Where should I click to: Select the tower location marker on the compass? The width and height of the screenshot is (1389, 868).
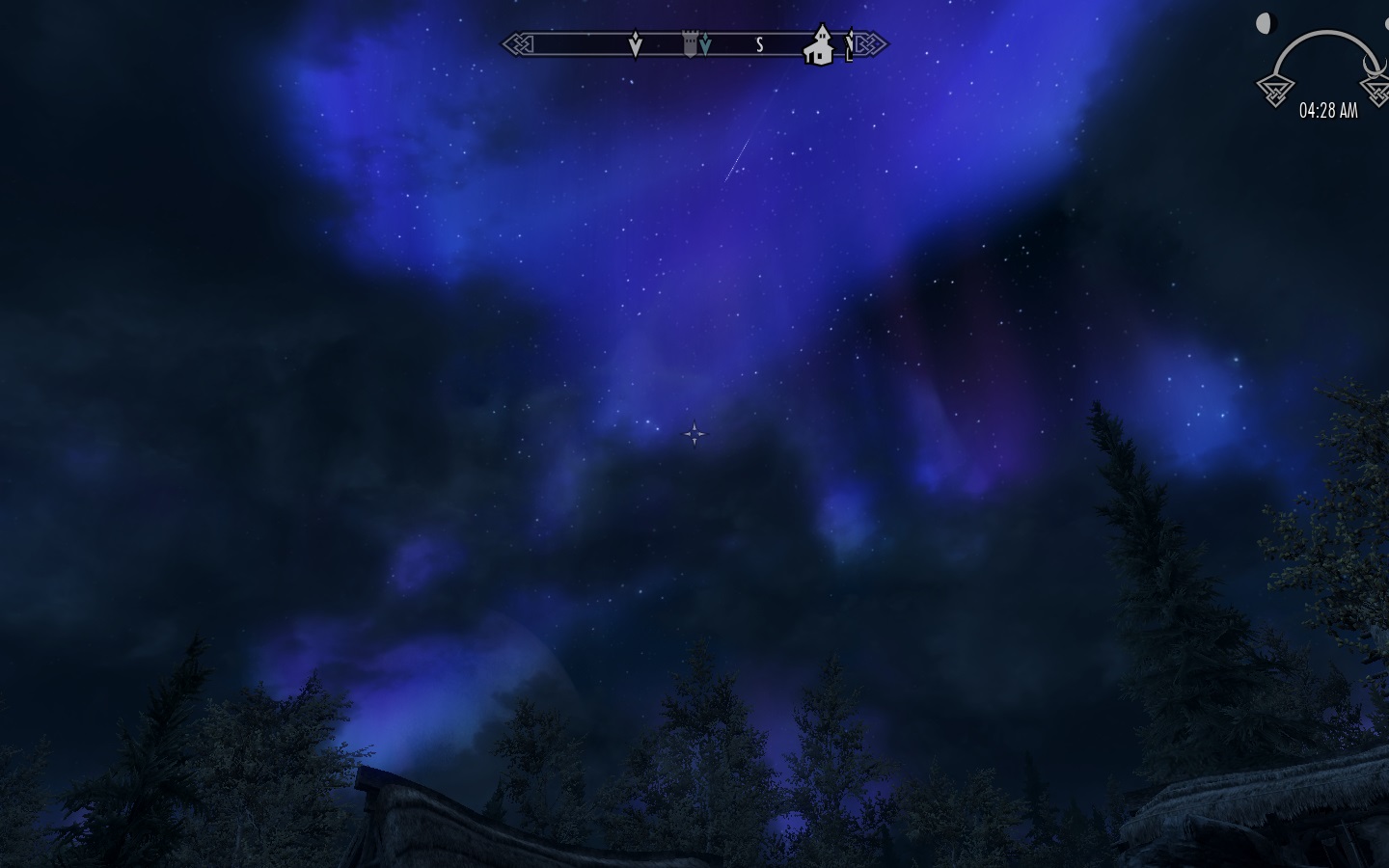[x=689, y=42]
